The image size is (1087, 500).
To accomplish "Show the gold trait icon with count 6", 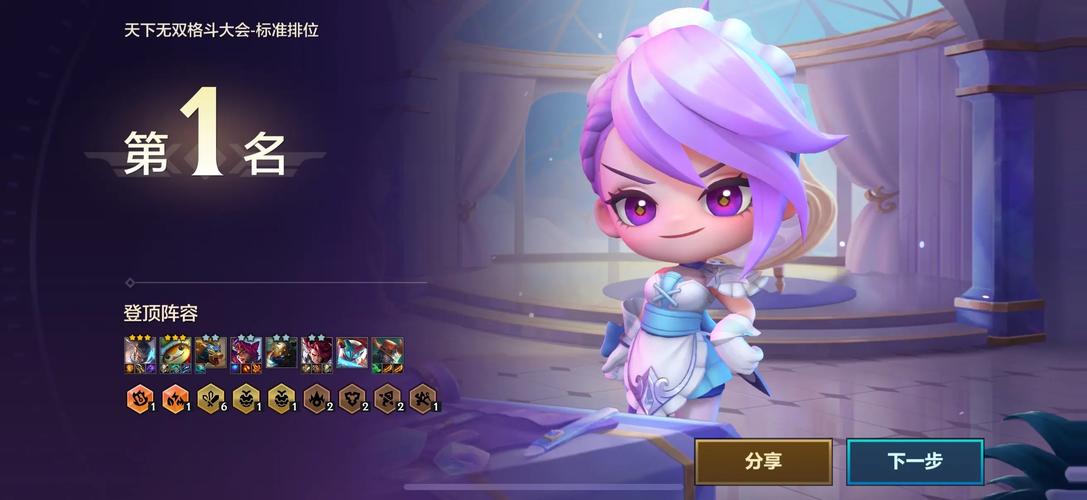I will coord(210,398).
